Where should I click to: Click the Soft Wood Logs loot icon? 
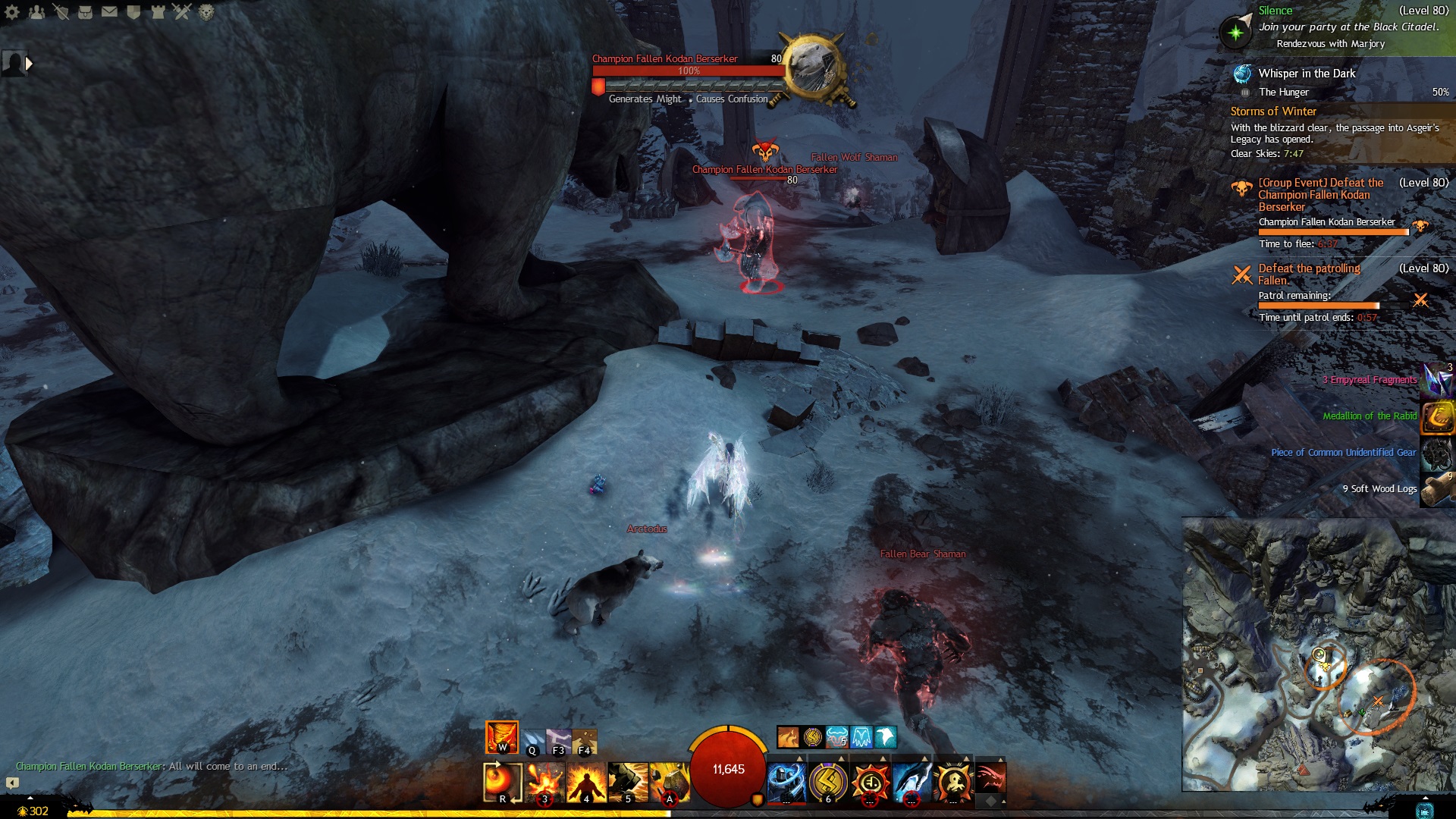point(1437,489)
